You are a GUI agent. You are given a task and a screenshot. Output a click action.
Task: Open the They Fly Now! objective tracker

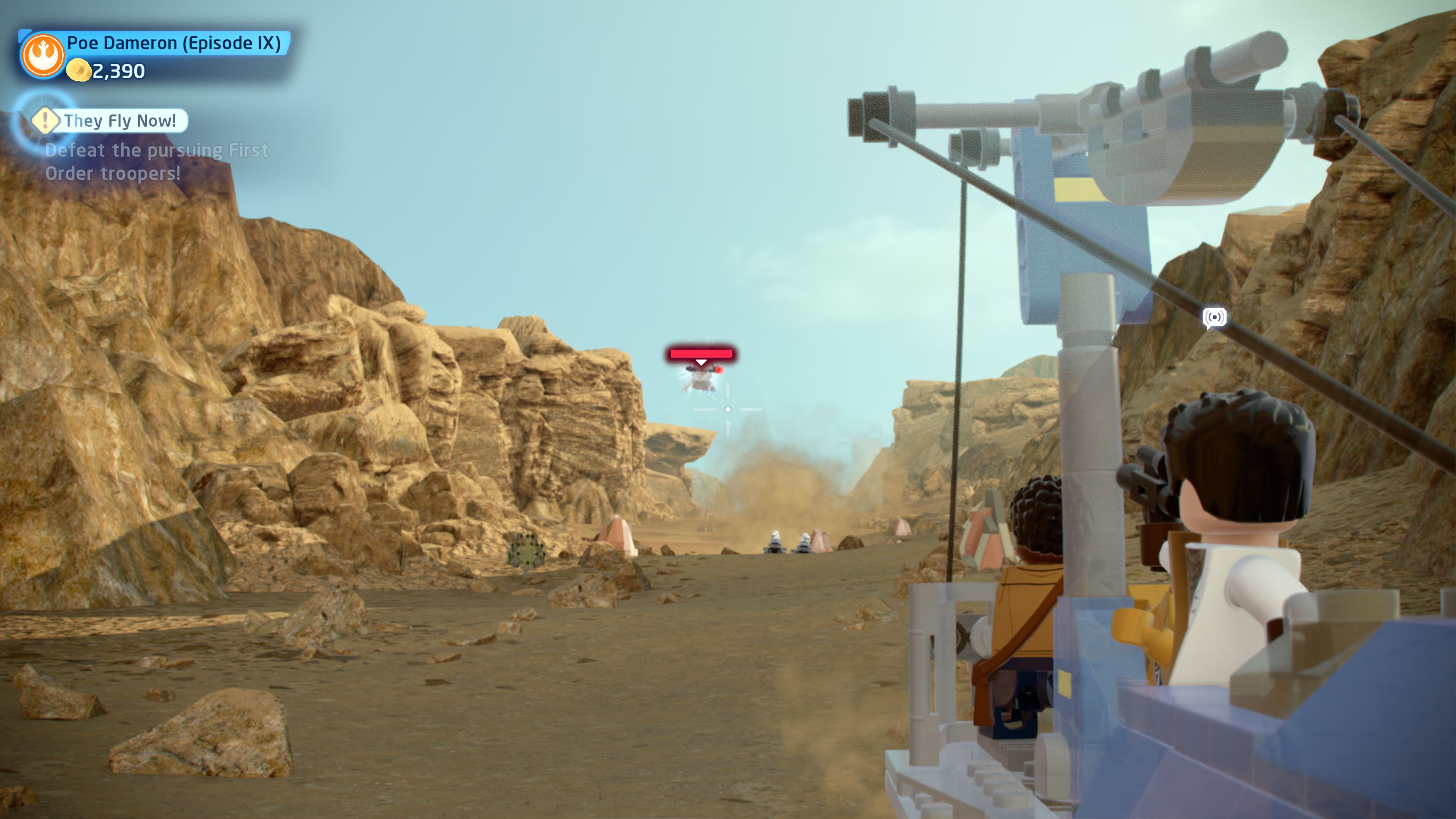tap(119, 121)
